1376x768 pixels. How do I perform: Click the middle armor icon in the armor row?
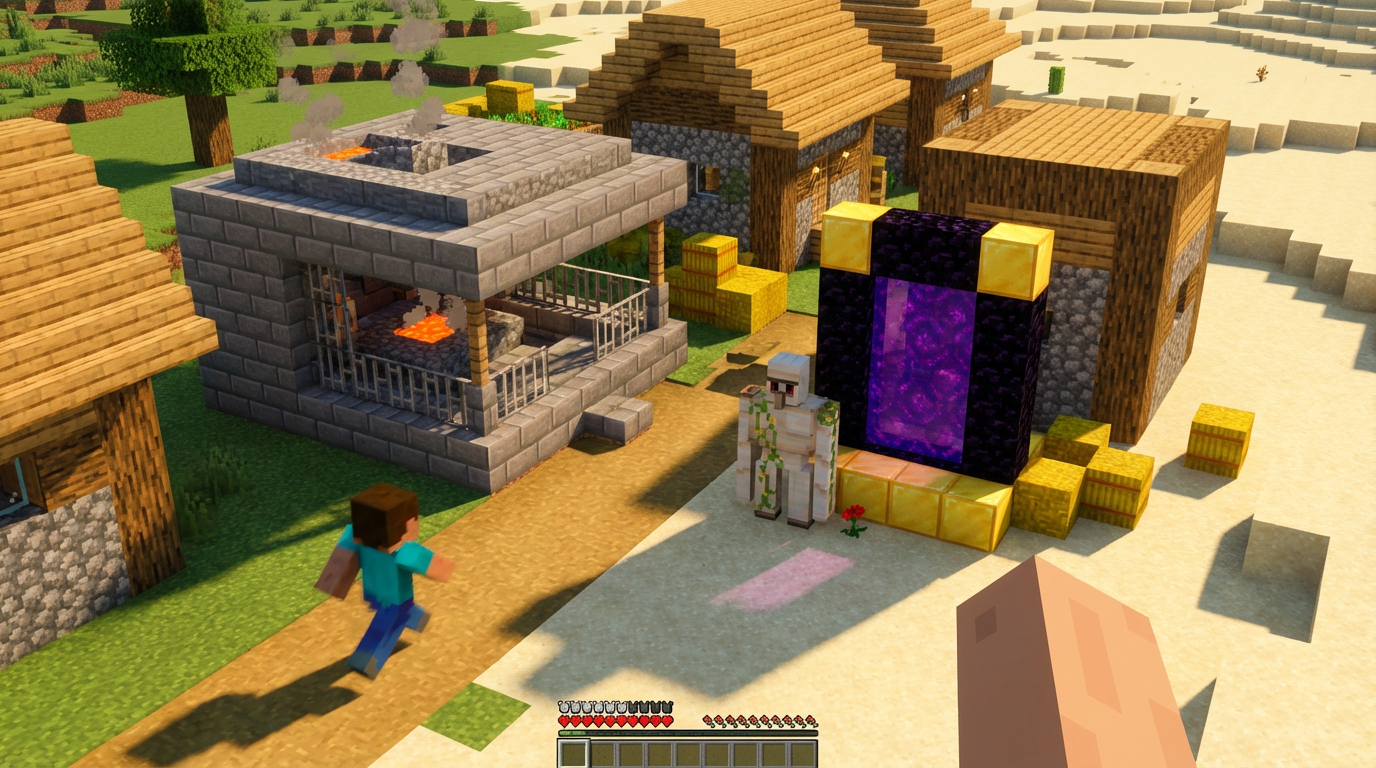click(615, 706)
